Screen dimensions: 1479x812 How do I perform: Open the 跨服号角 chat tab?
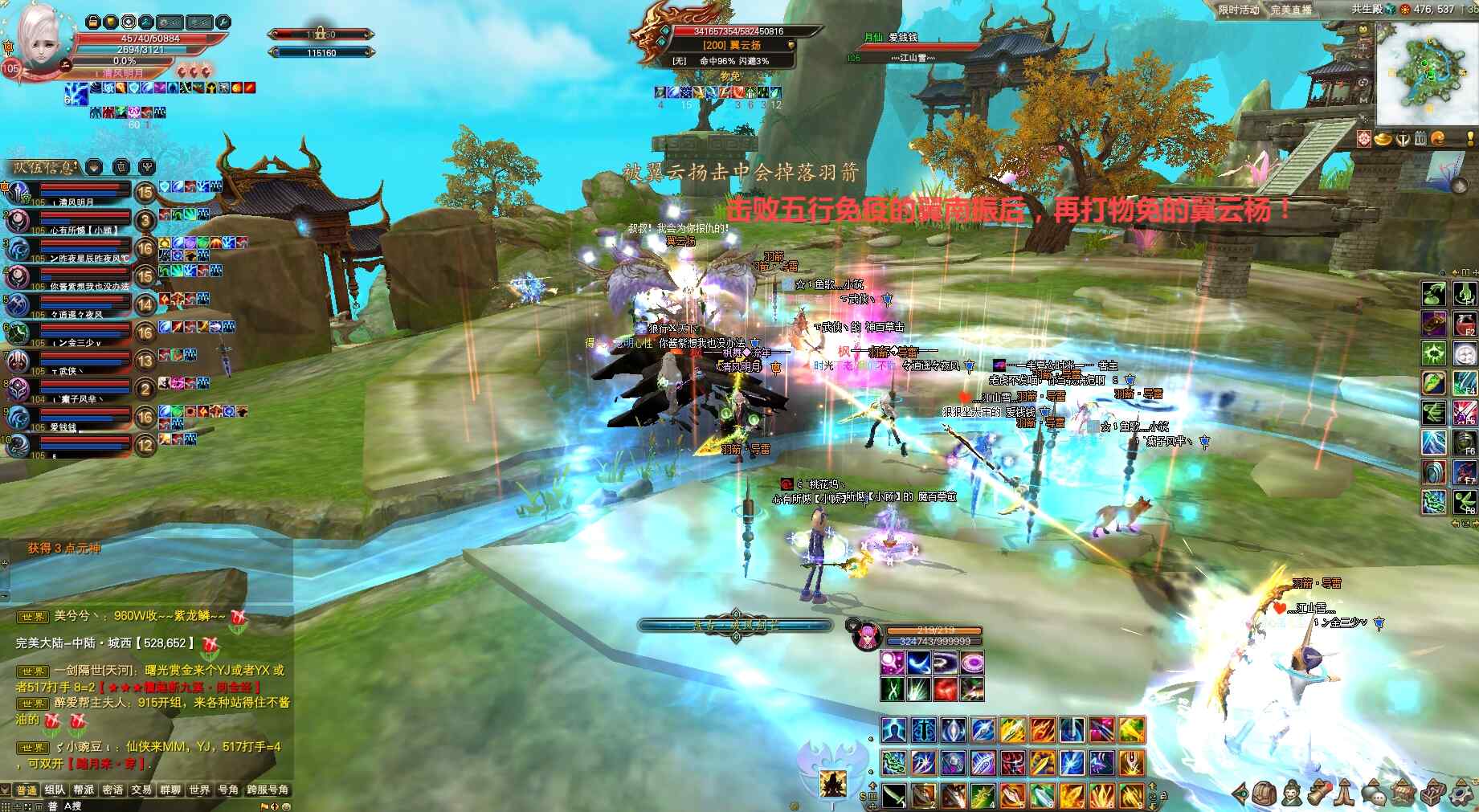point(268,790)
